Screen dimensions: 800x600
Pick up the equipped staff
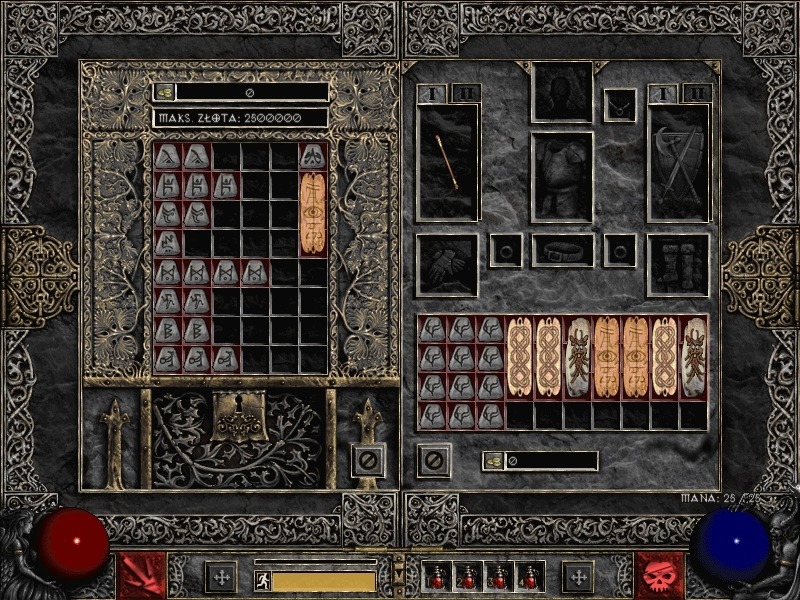pos(449,162)
